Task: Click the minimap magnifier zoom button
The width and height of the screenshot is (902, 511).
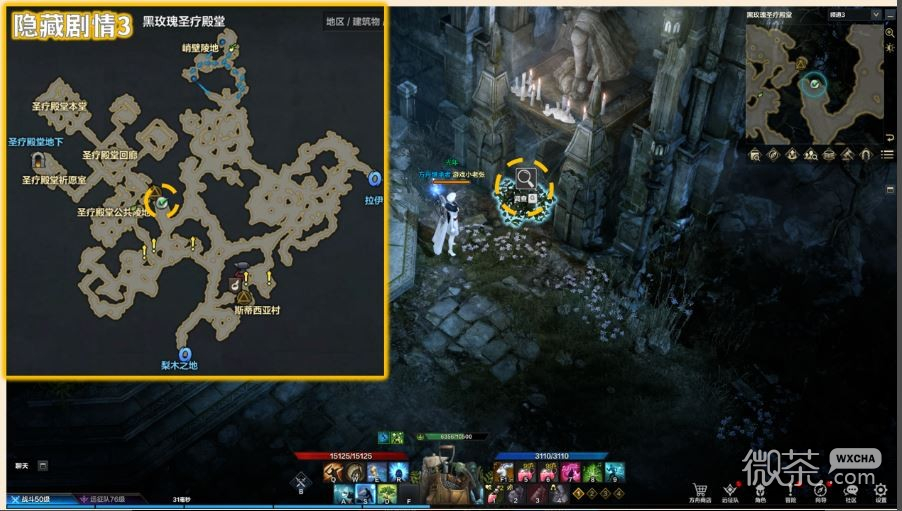Action: (890, 33)
